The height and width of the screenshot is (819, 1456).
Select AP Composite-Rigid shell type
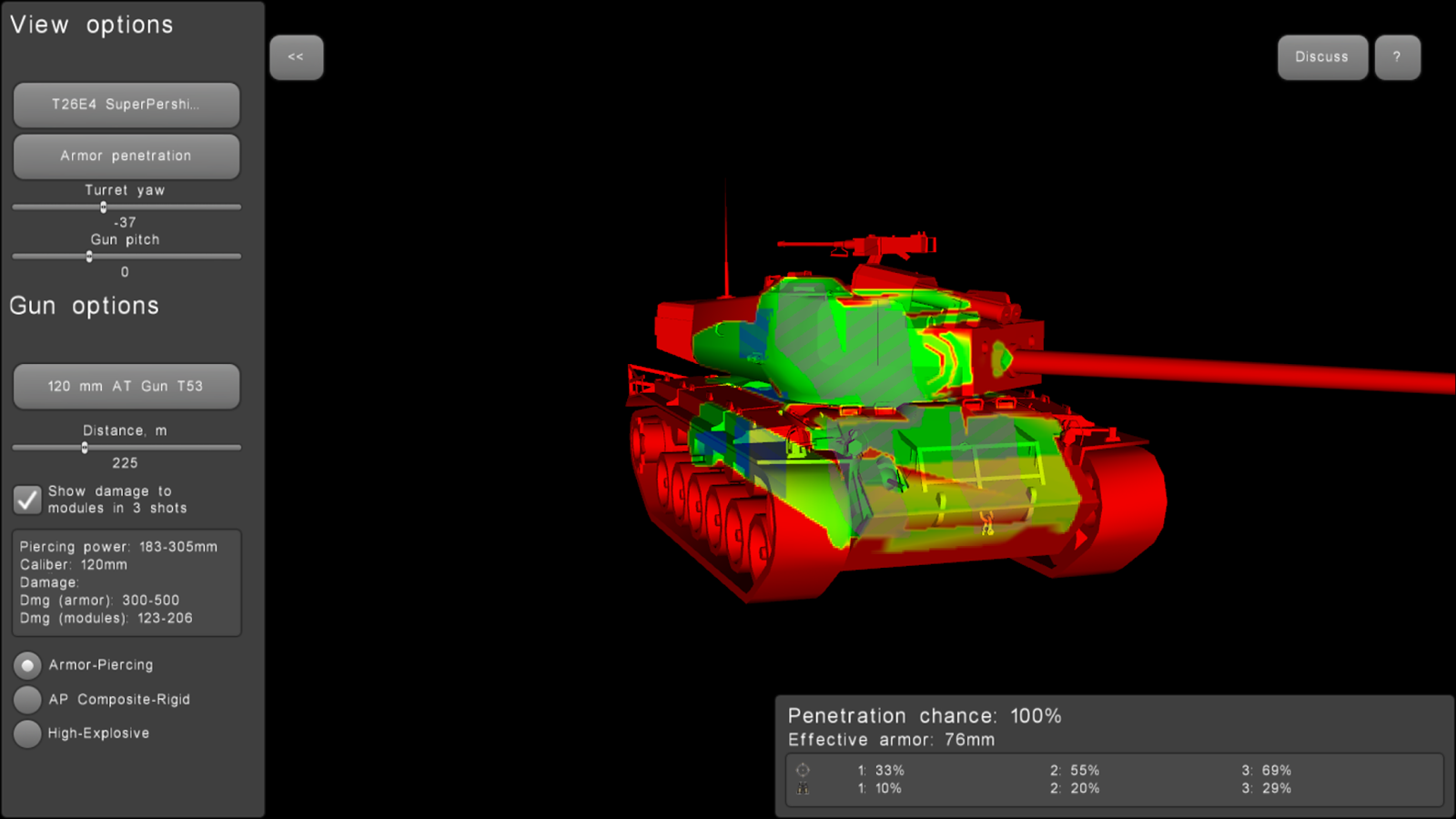click(x=28, y=699)
